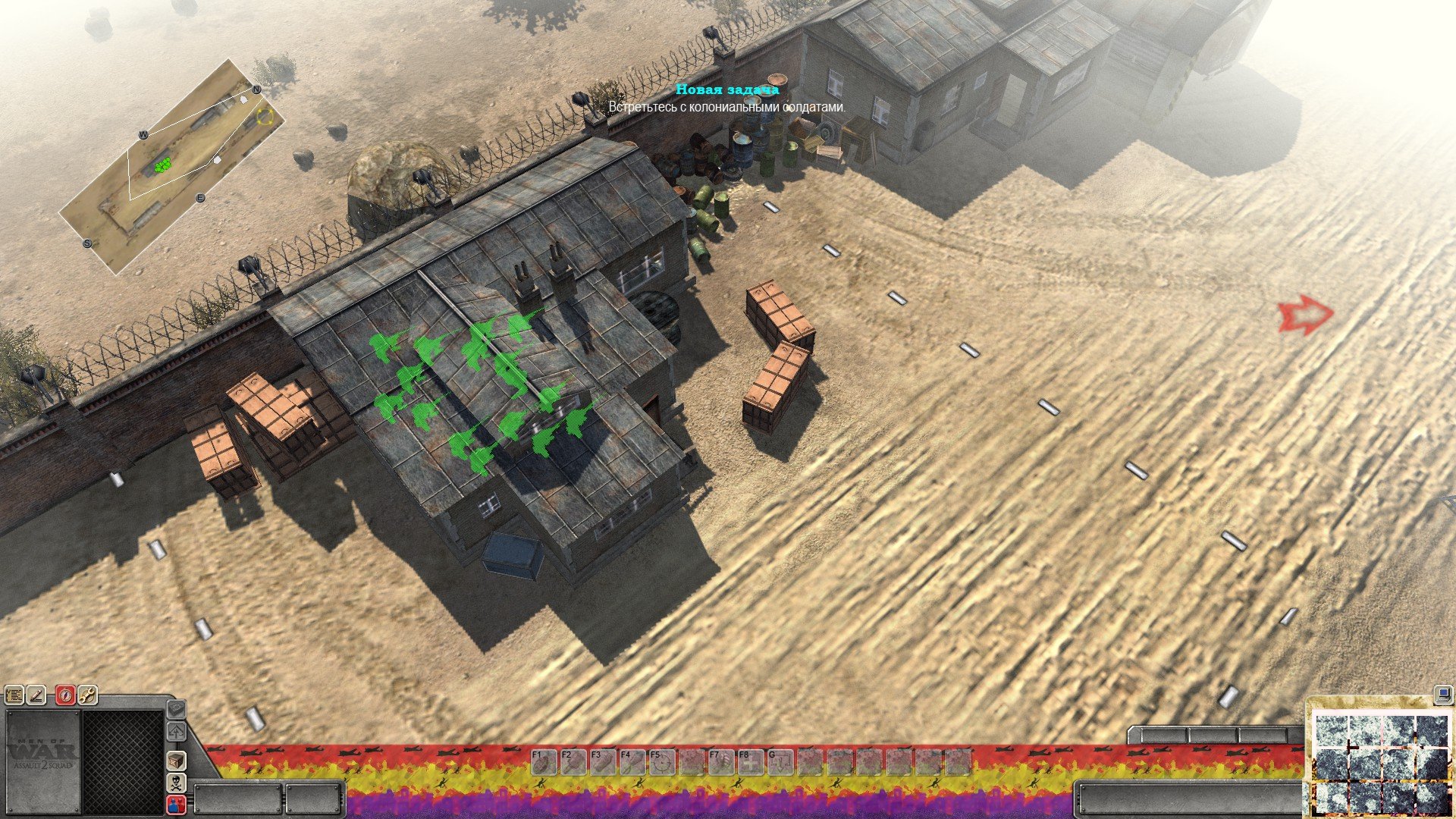Select the G arrow command slot
Screen dimensions: 1456x819
click(x=780, y=762)
